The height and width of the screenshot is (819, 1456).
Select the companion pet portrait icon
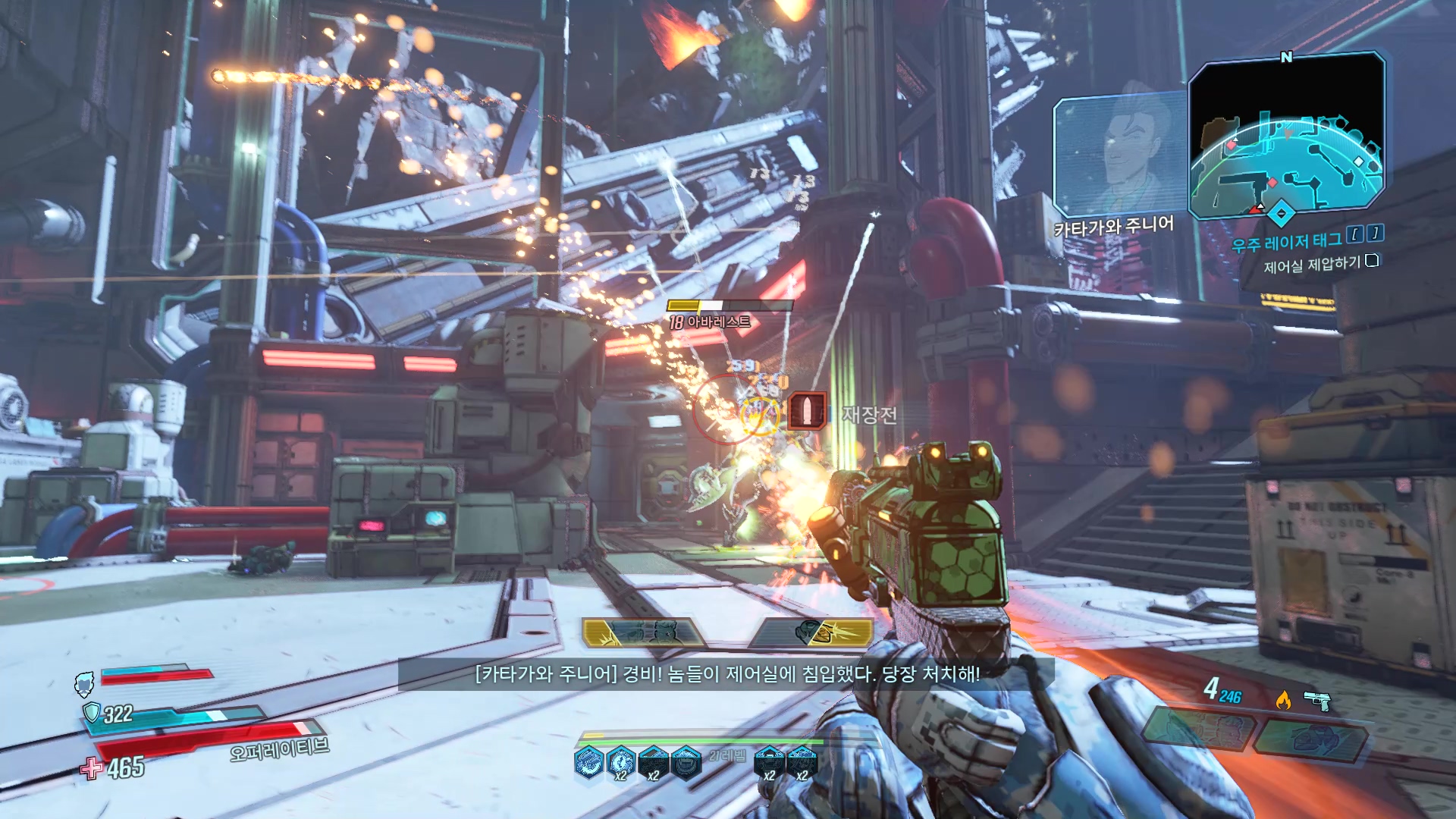(x=84, y=682)
